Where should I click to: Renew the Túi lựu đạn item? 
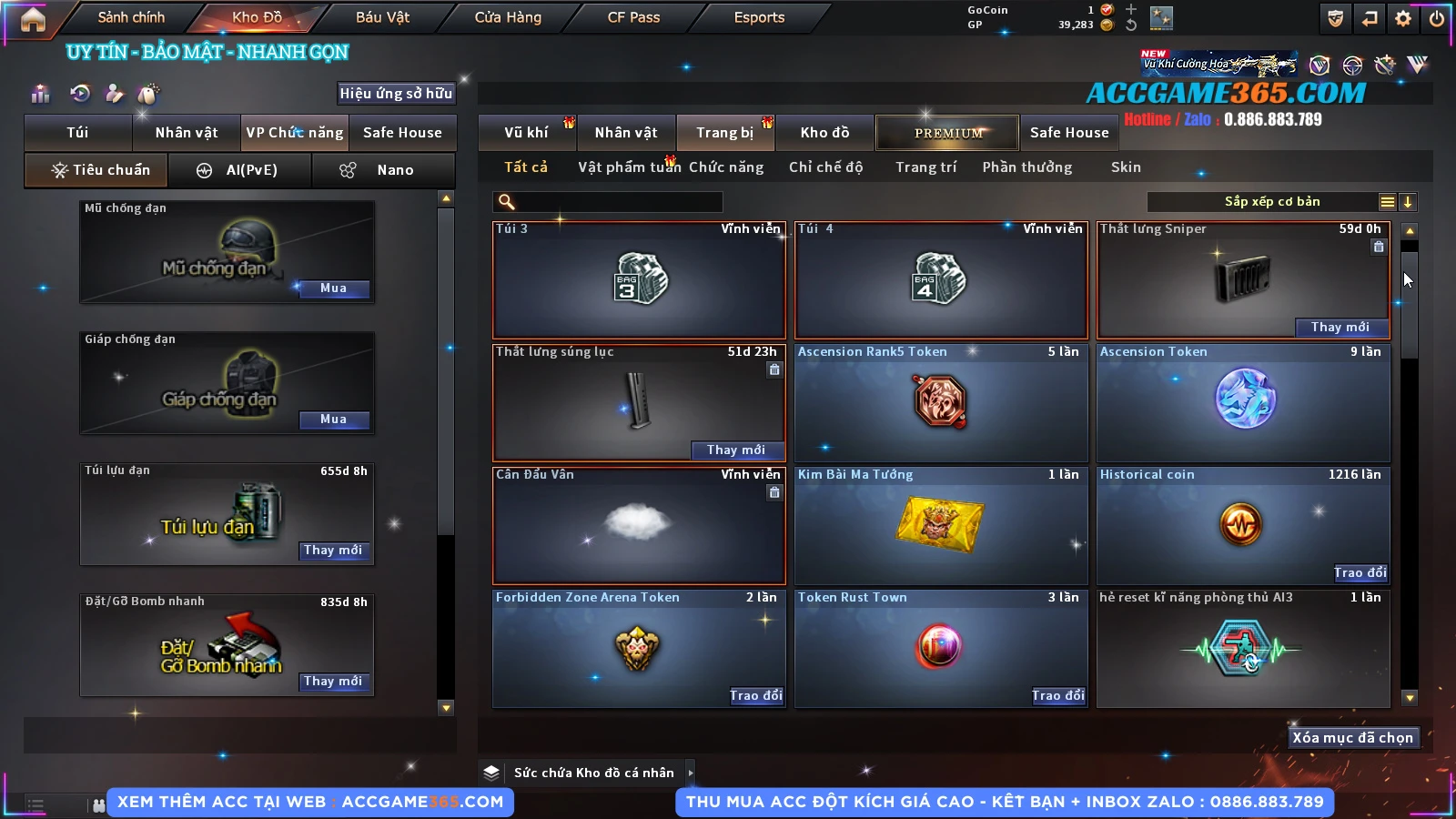tap(333, 551)
